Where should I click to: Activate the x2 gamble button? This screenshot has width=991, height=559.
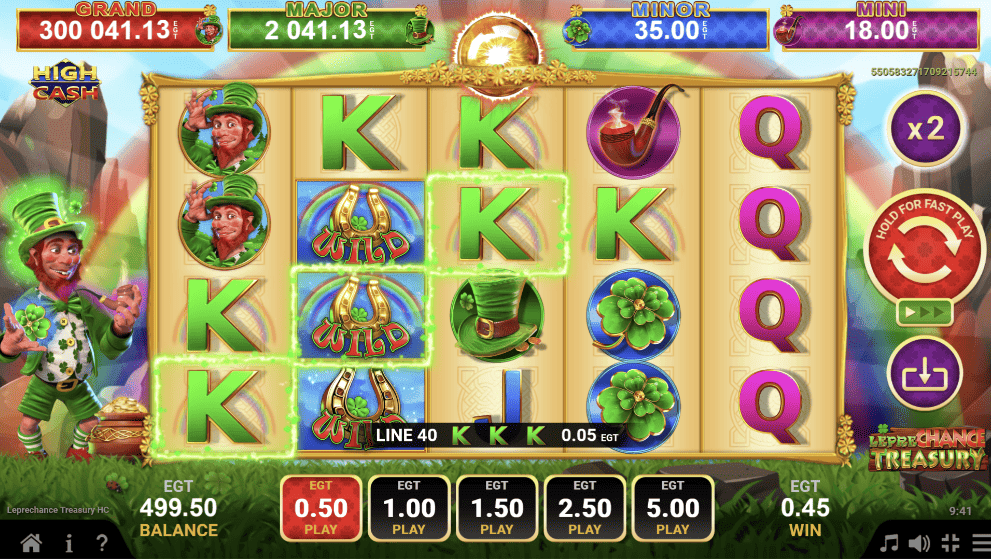click(x=925, y=128)
